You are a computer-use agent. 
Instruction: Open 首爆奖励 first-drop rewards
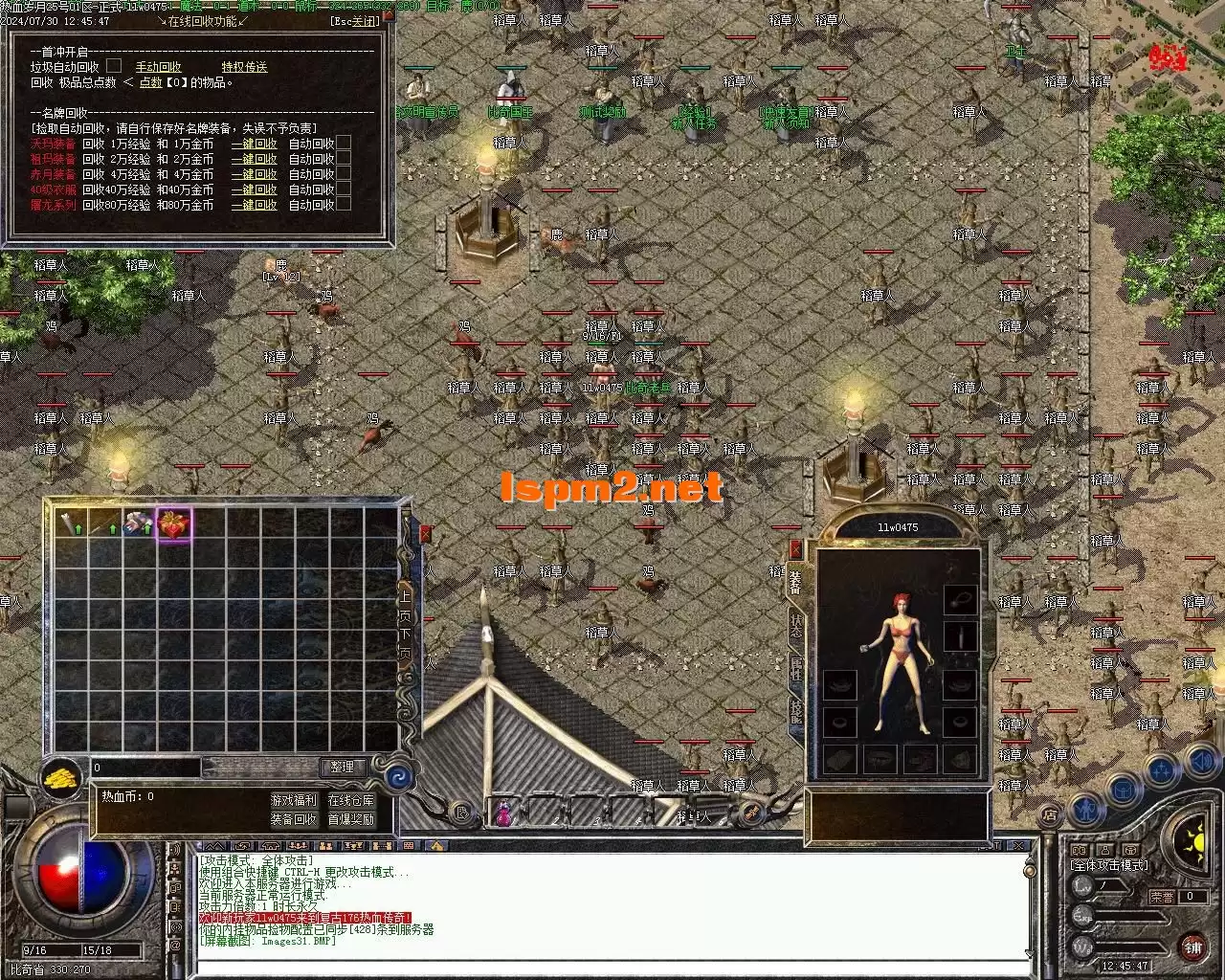tap(351, 819)
